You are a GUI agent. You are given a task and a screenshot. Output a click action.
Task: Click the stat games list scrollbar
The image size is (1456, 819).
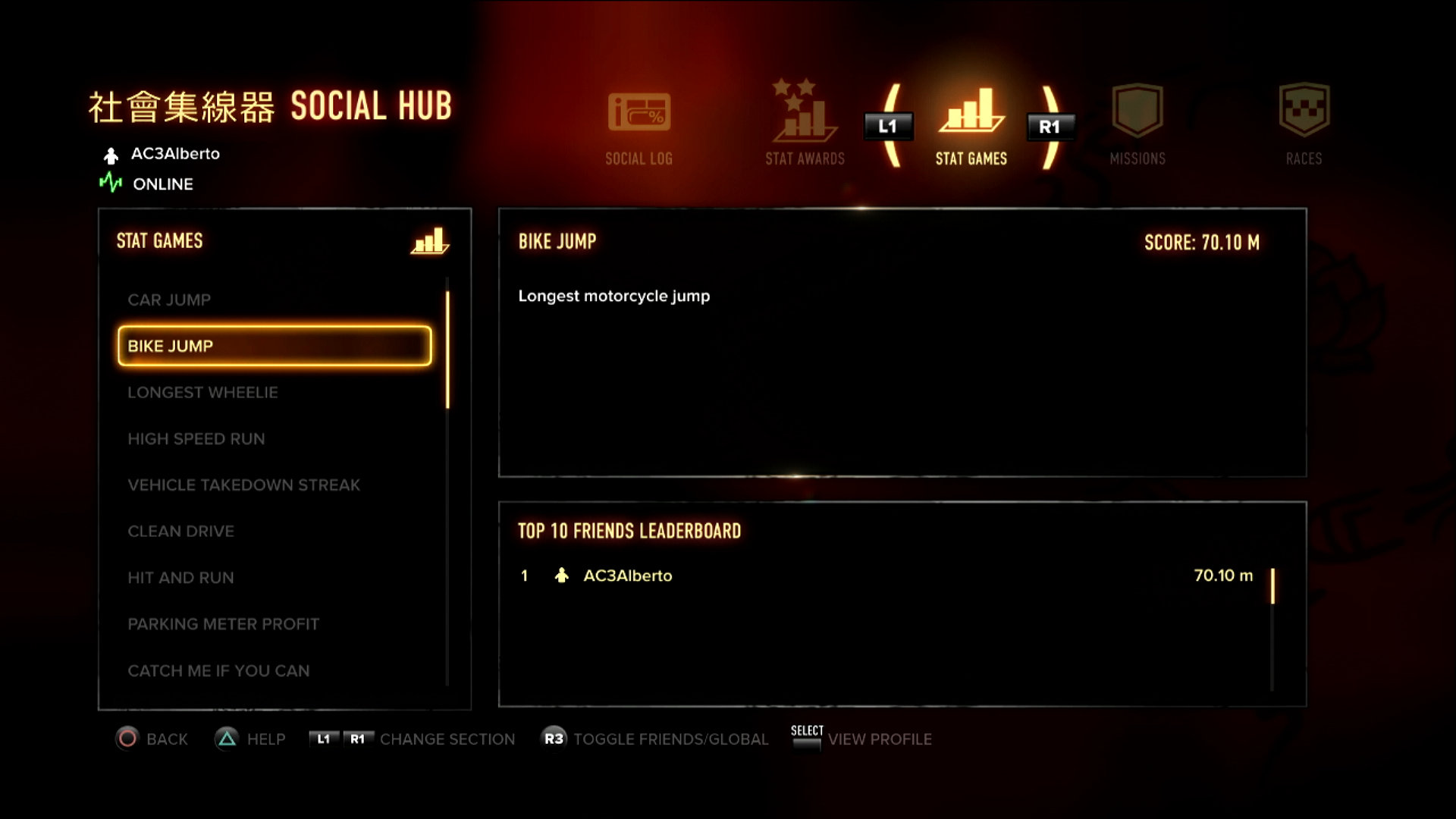tap(447, 350)
